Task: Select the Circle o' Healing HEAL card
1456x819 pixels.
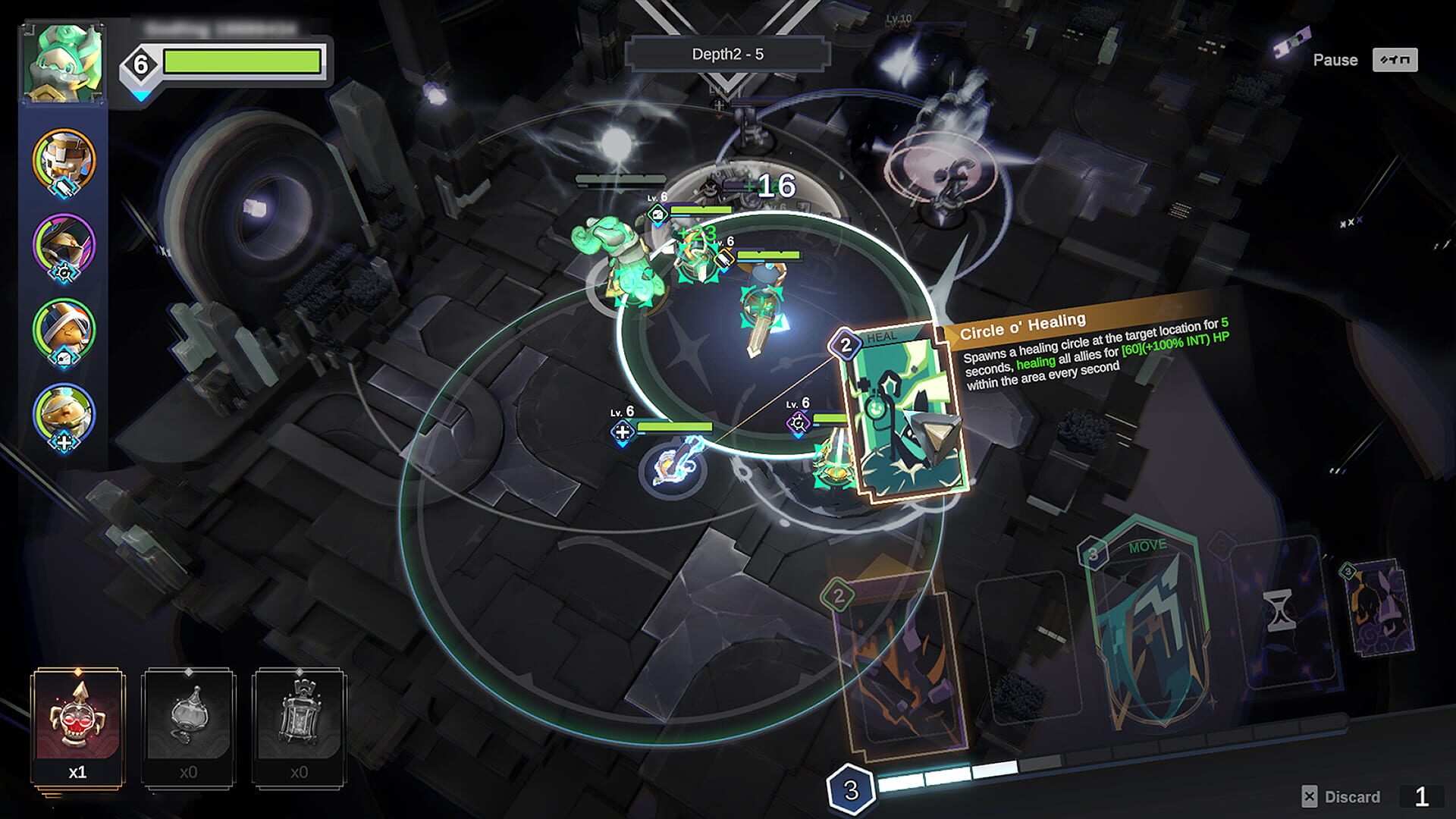Action: tap(902, 413)
